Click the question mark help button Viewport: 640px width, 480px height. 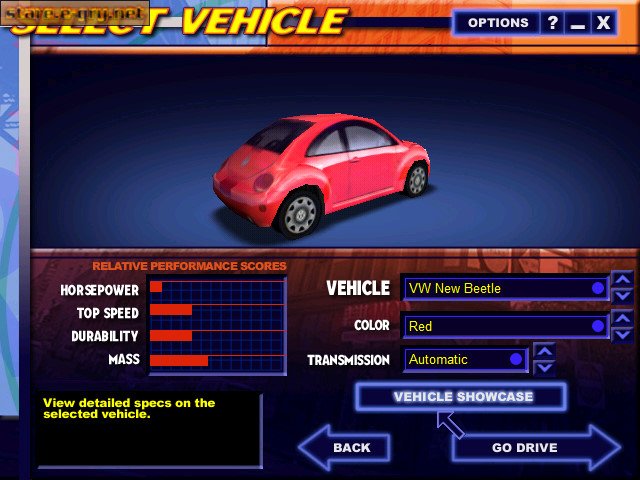[x=553, y=22]
